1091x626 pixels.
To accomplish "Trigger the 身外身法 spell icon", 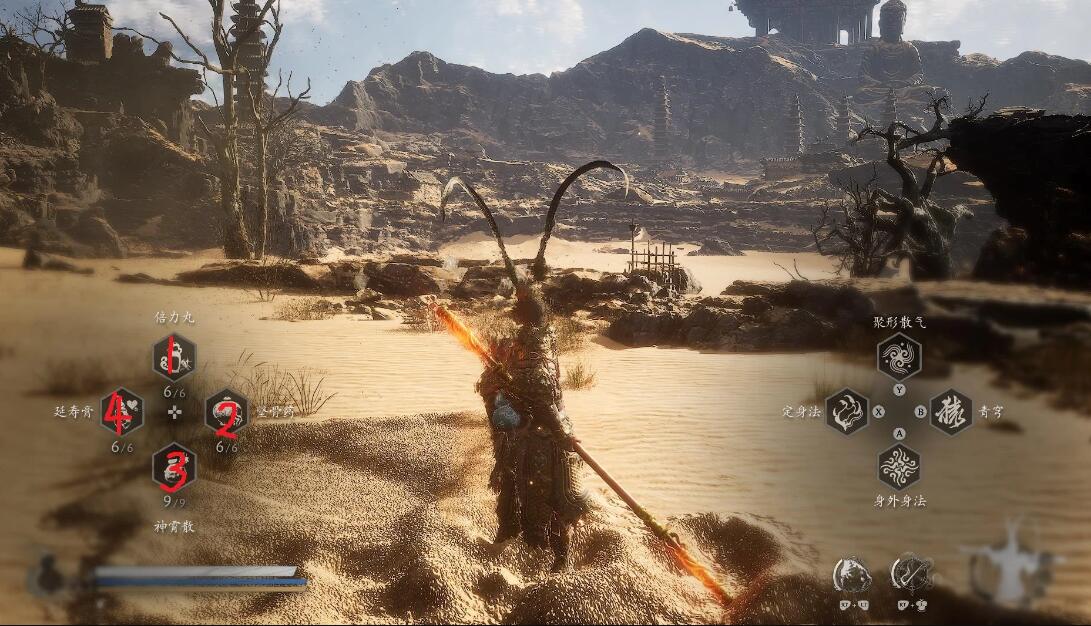I will click(x=898, y=465).
